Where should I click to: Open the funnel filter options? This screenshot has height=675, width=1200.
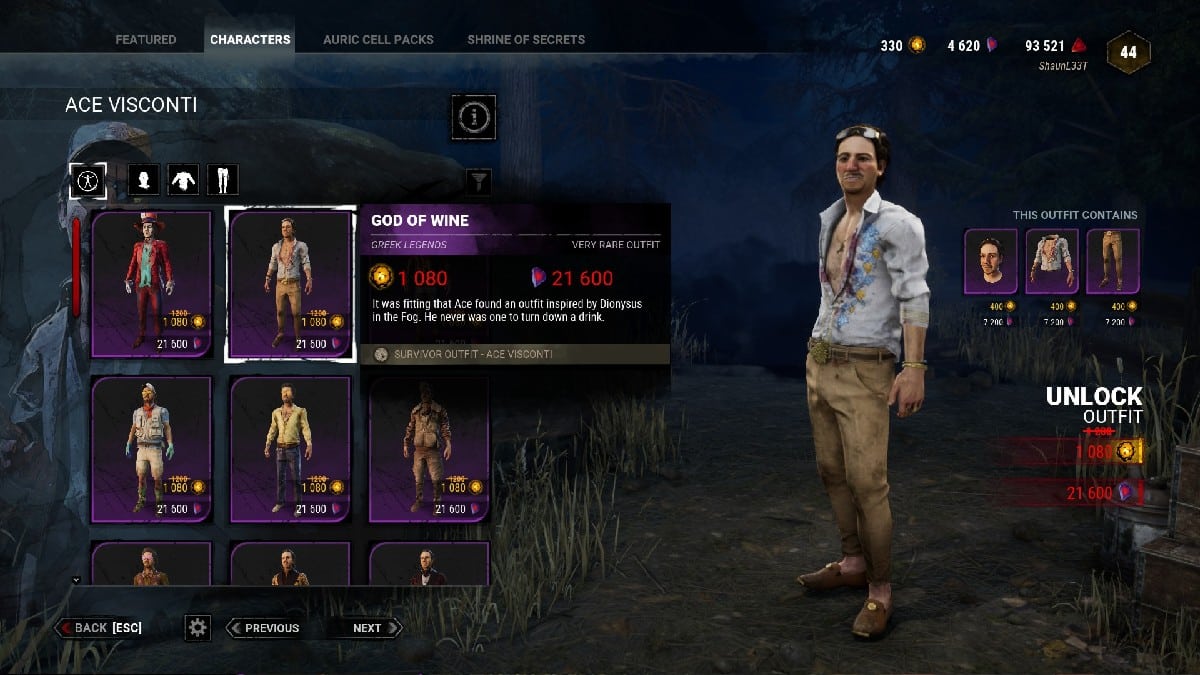click(480, 181)
